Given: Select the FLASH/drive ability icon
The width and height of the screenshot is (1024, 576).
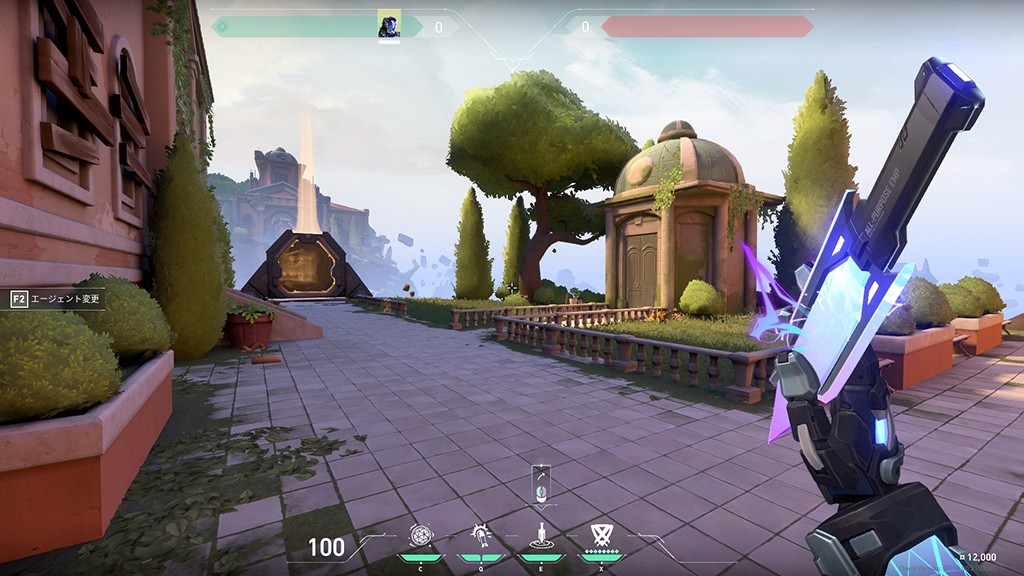Looking at the screenshot, I should 480,536.
